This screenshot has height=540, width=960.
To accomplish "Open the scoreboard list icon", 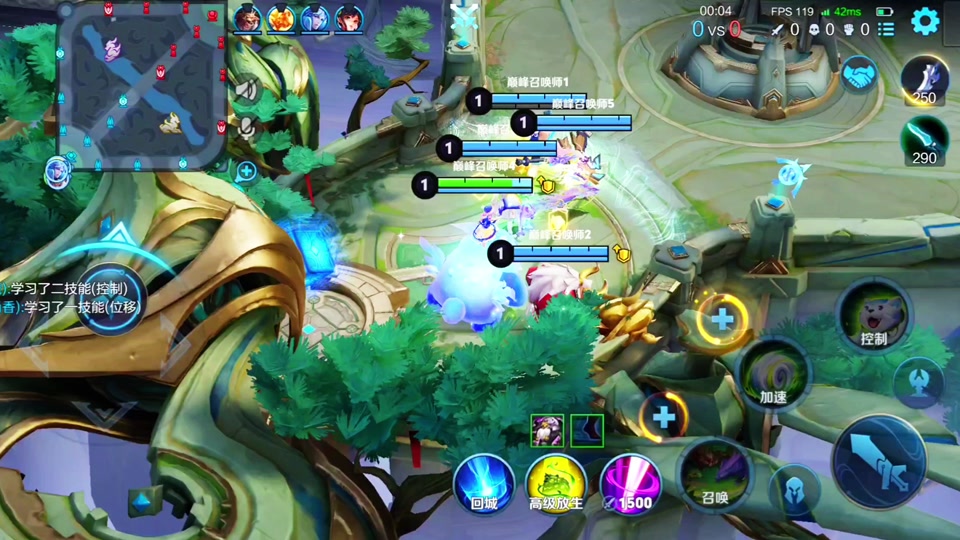I will coord(886,30).
